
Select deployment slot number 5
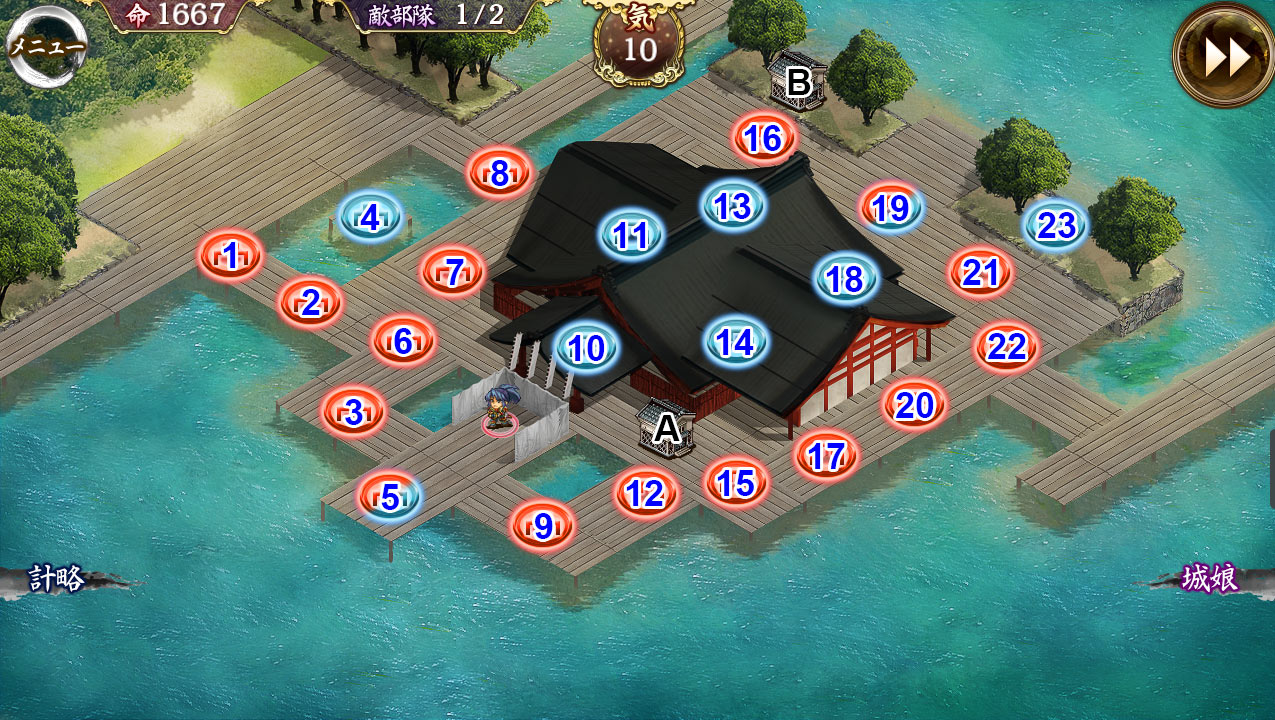[x=390, y=496]
